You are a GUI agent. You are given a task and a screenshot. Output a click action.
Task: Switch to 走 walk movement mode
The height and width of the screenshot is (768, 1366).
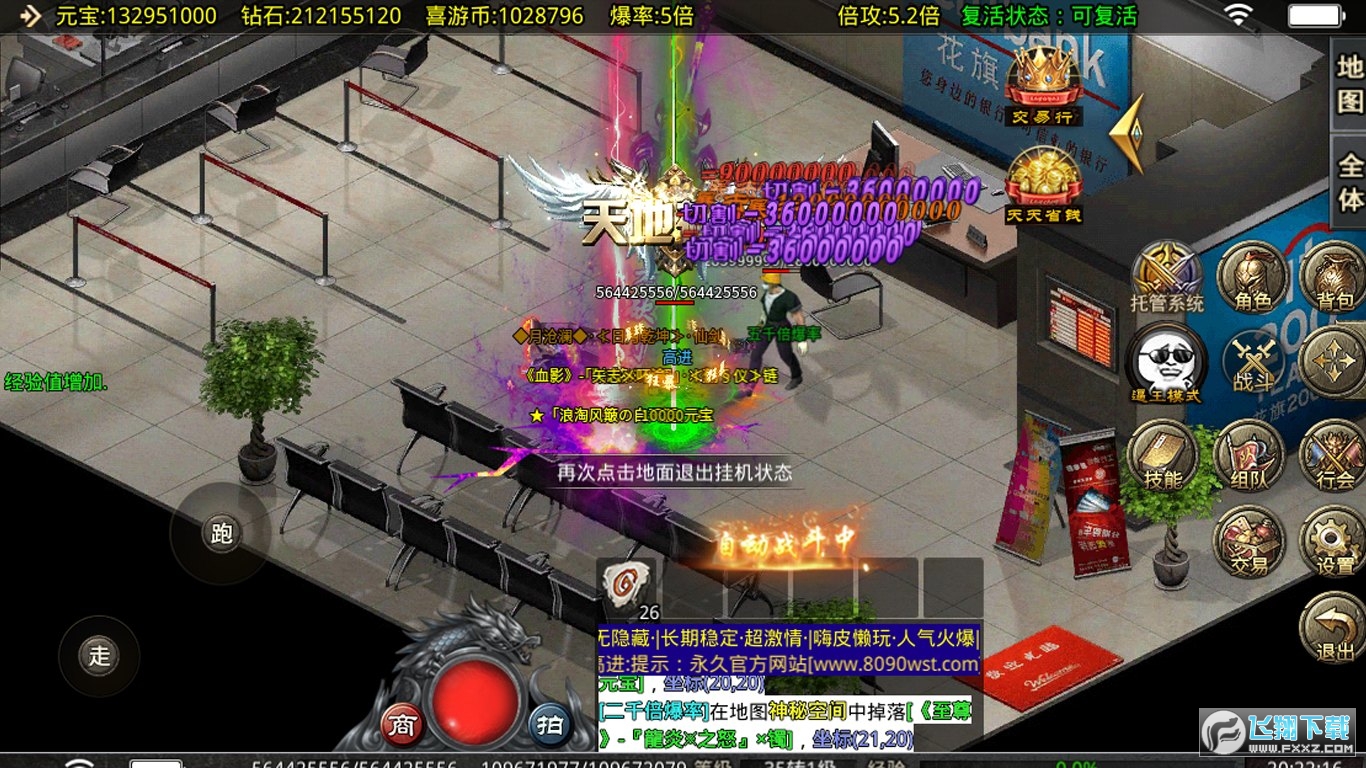(x=97, y=655)
